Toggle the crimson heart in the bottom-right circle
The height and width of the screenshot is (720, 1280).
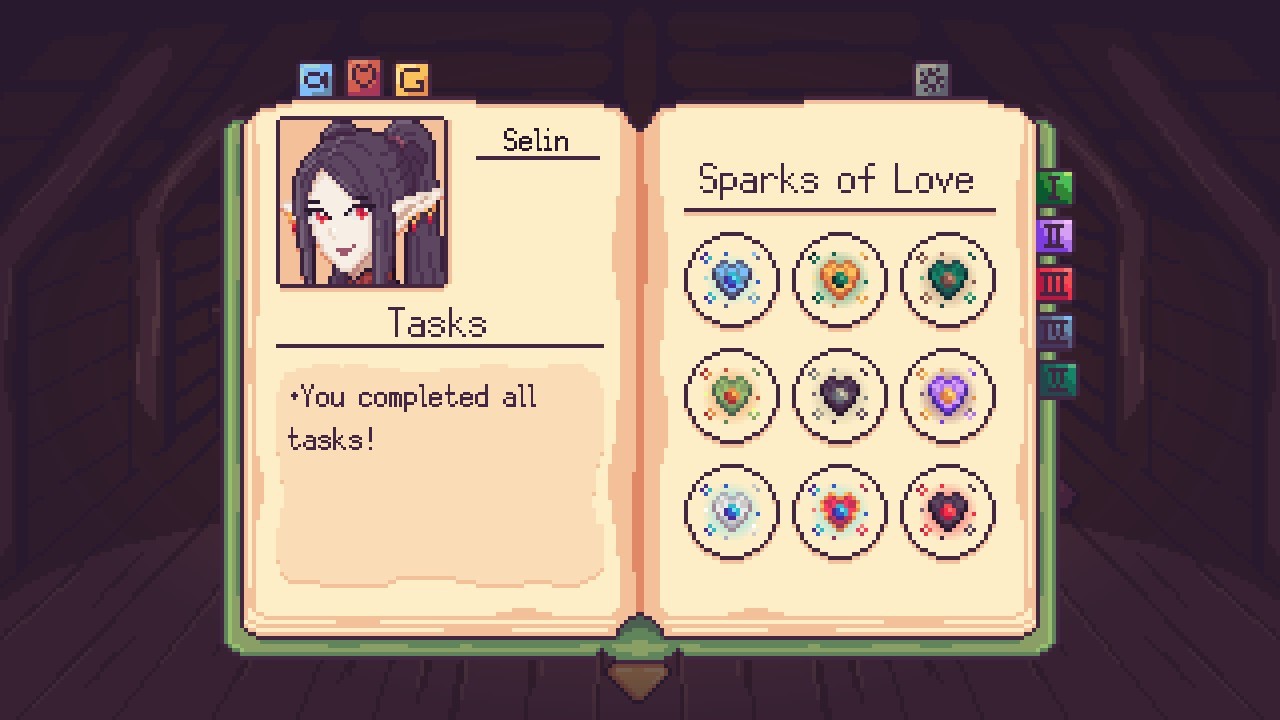tap(947, 511)
